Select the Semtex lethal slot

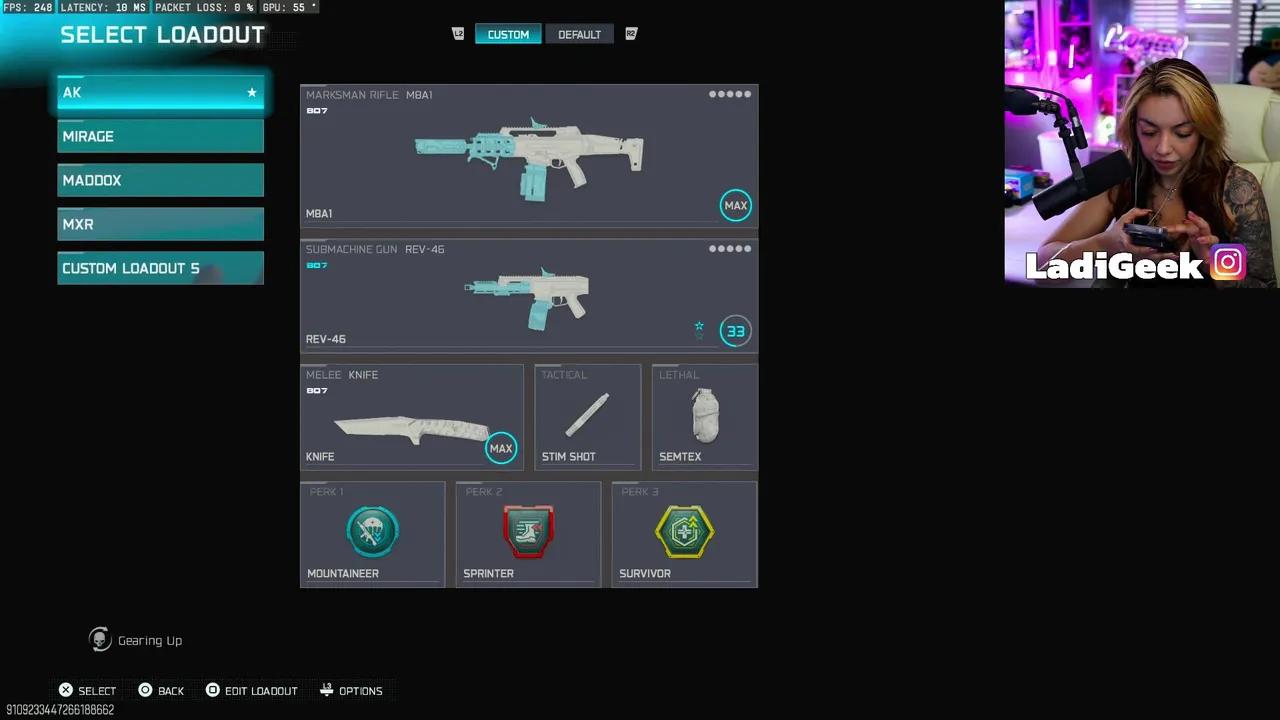[704, 417]
